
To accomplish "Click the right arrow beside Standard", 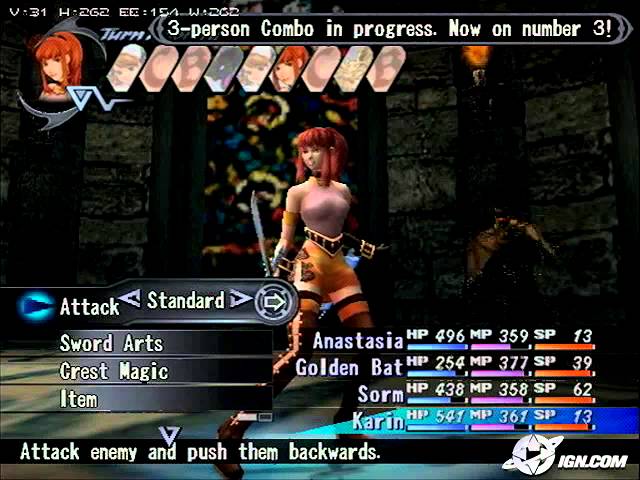I will [x=240, y=298].
